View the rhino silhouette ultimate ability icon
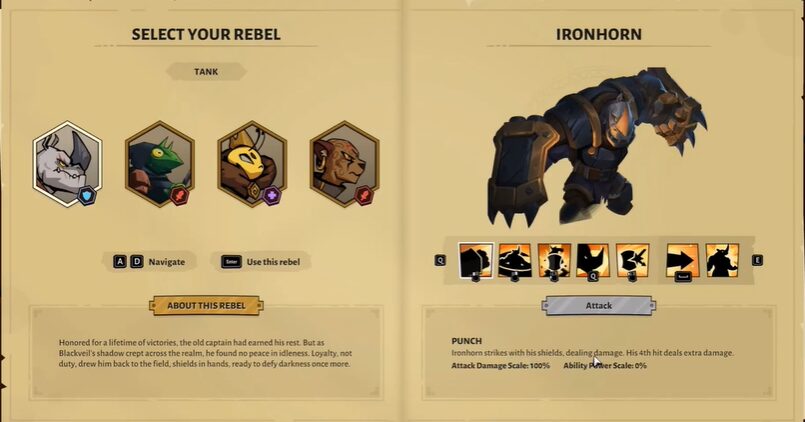 tap(722, 260)
